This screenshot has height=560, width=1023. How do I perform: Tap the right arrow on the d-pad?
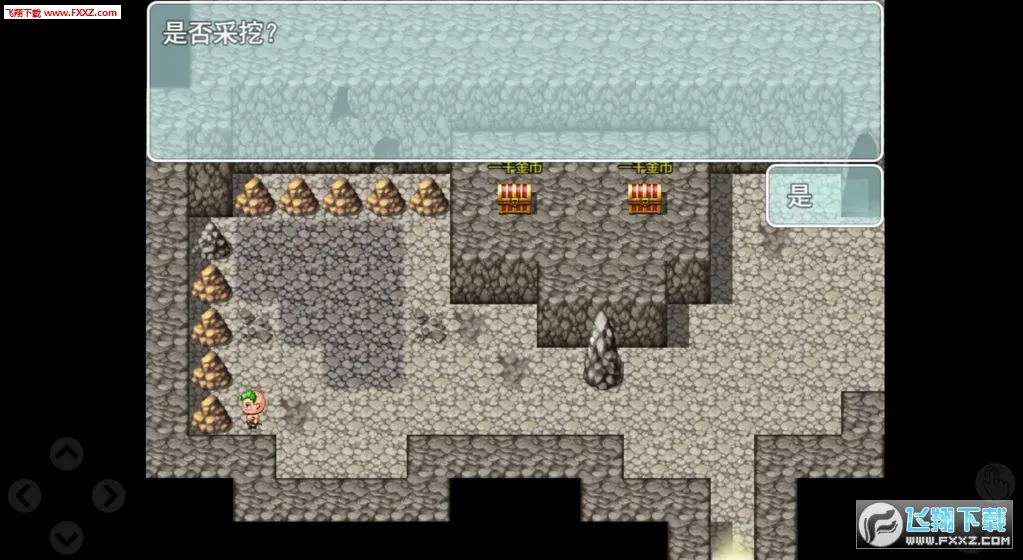point(108,496)
